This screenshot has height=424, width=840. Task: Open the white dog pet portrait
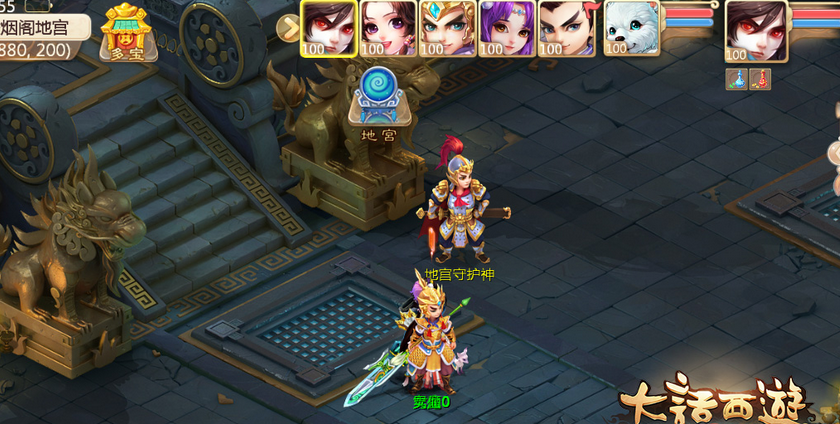[x=630, y=28]
